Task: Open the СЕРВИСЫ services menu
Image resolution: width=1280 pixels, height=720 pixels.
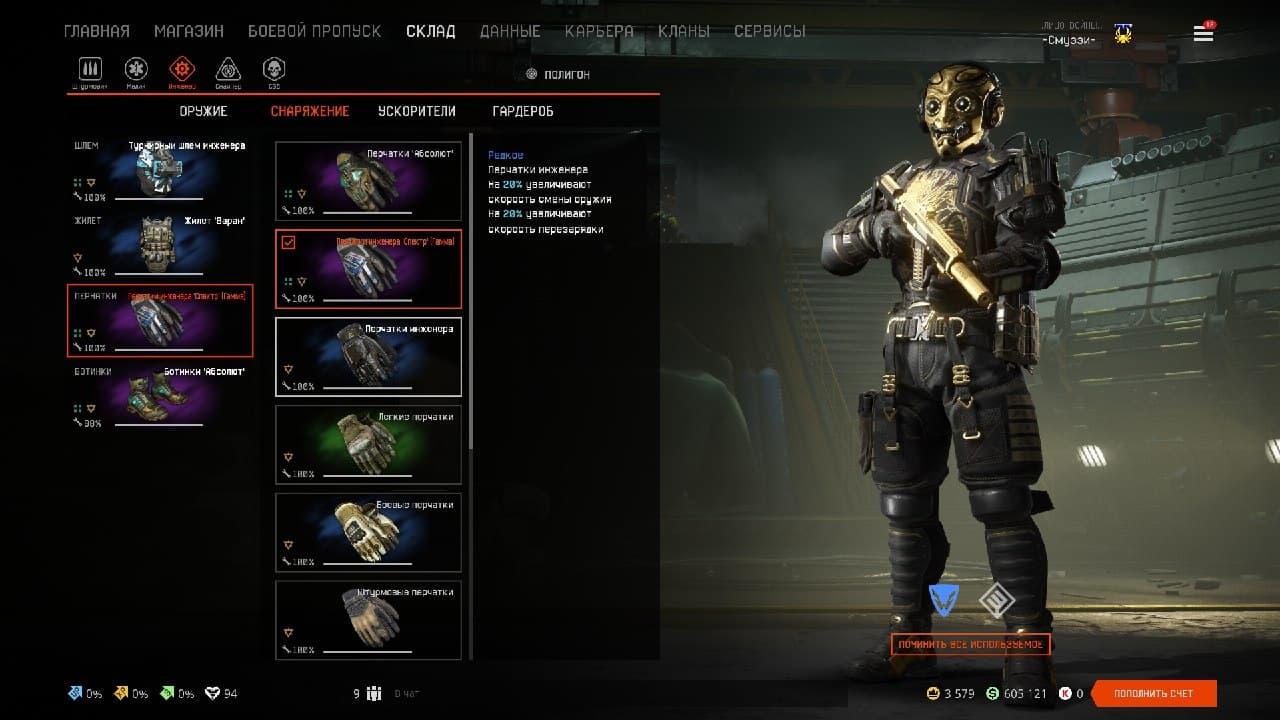Action: pyautogui.click(x=769, y=31)
